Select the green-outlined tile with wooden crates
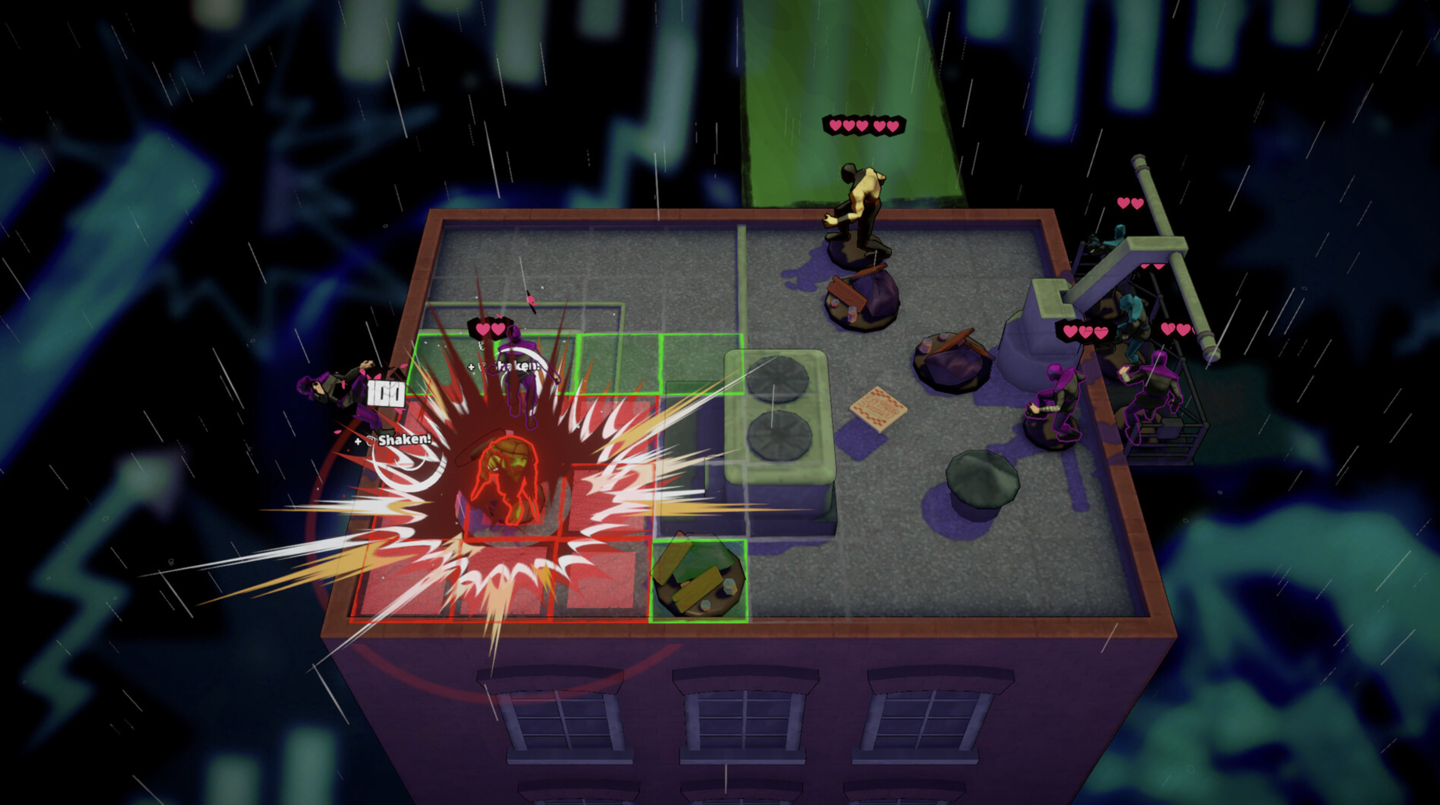This screenshot has width=1440, height=805. [x=698, y=581]
